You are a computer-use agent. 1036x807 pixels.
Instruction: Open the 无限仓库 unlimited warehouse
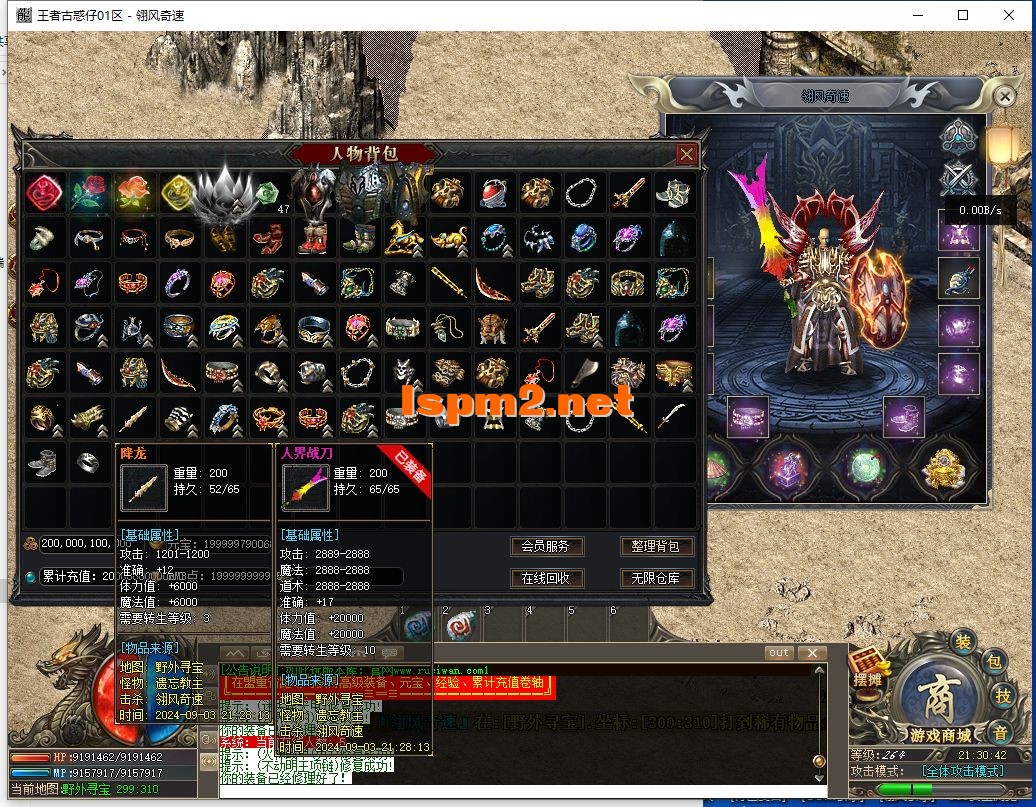656,578
